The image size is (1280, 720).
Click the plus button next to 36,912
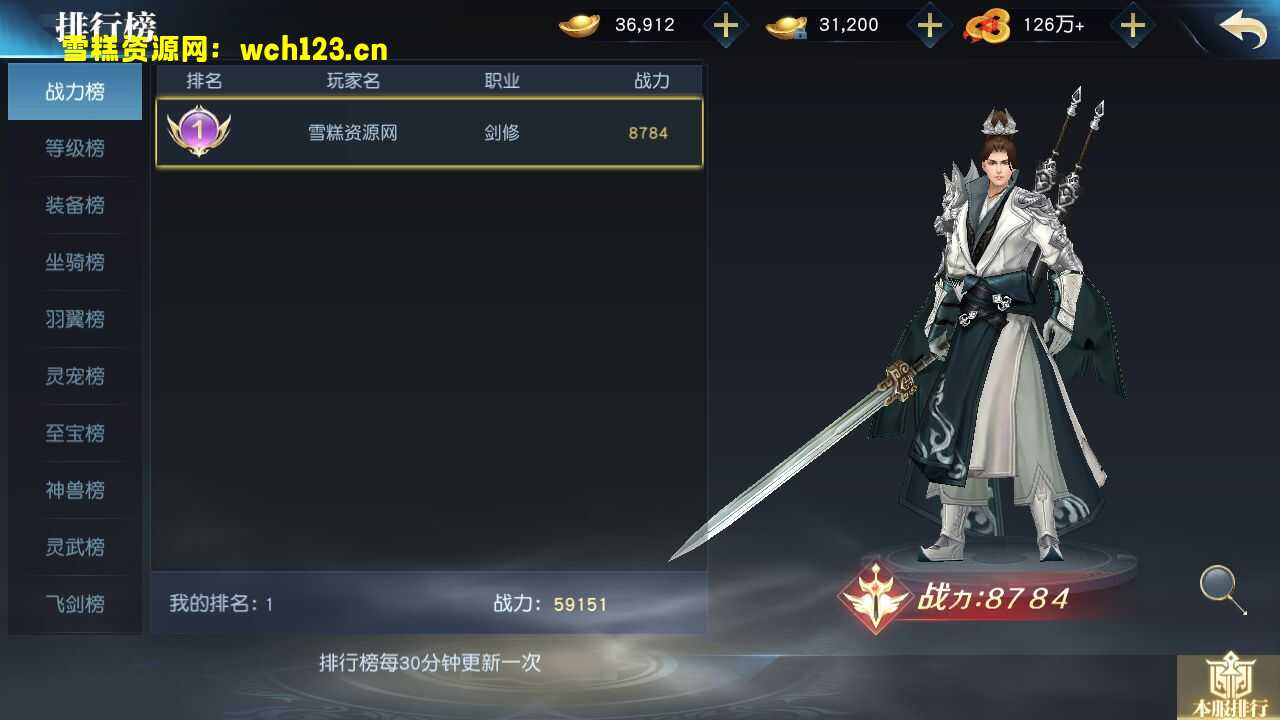[x=724, y=24]
